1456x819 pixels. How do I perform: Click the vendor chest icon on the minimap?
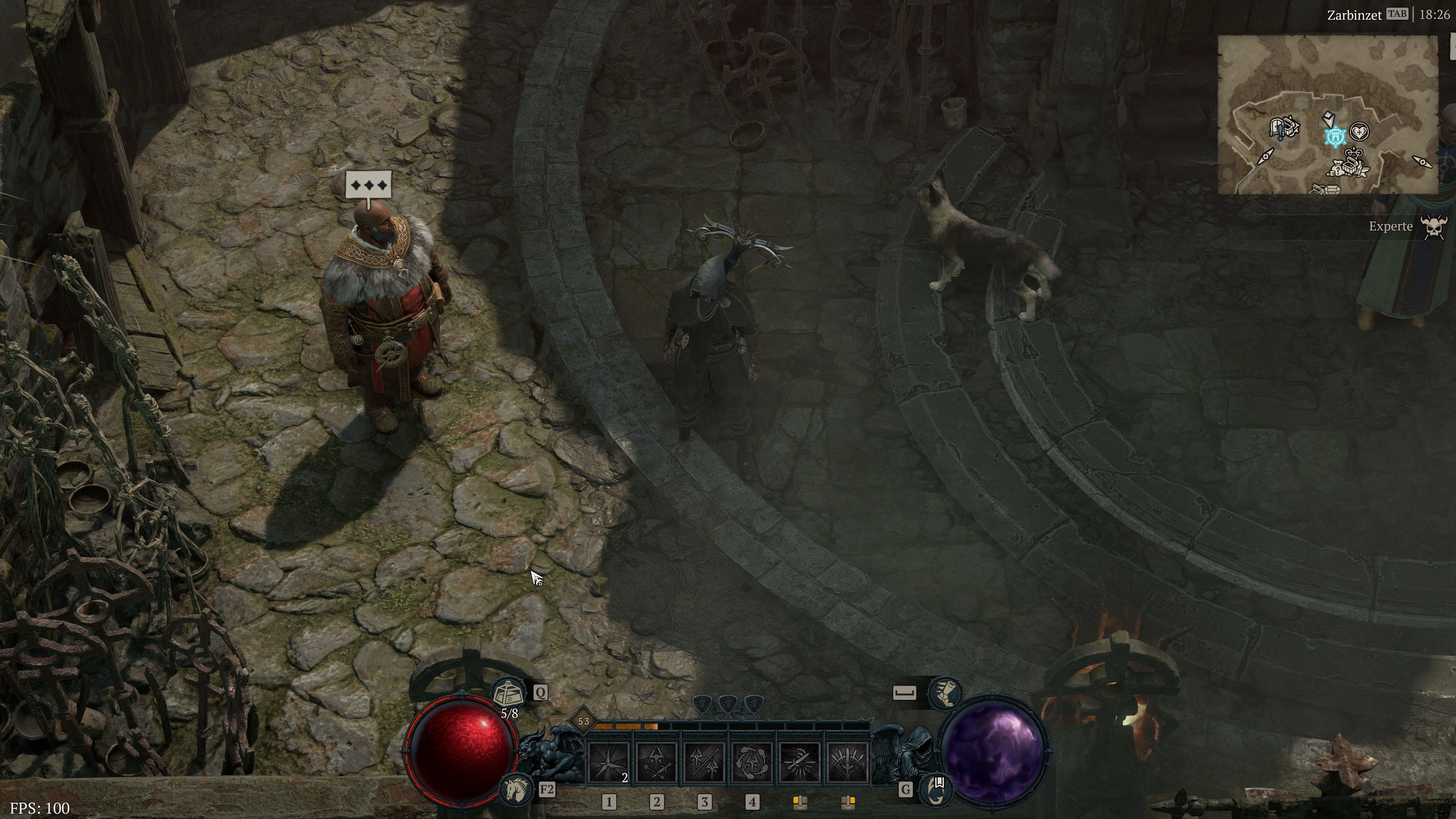pos(1351,166)
